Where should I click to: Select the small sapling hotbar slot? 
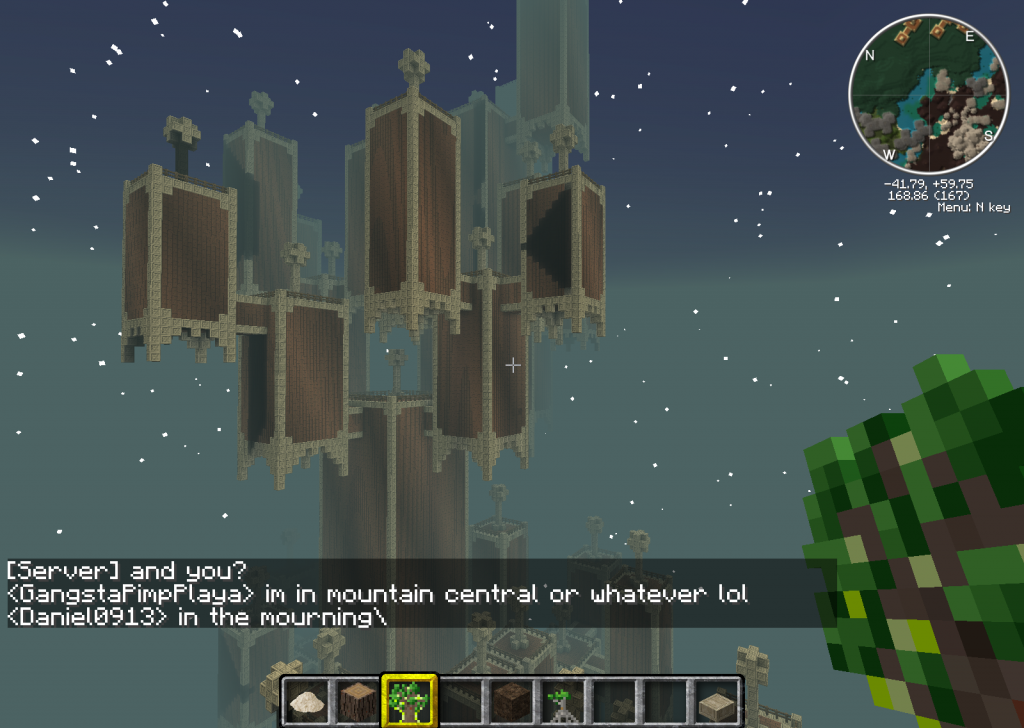click(x=563, y=699)
